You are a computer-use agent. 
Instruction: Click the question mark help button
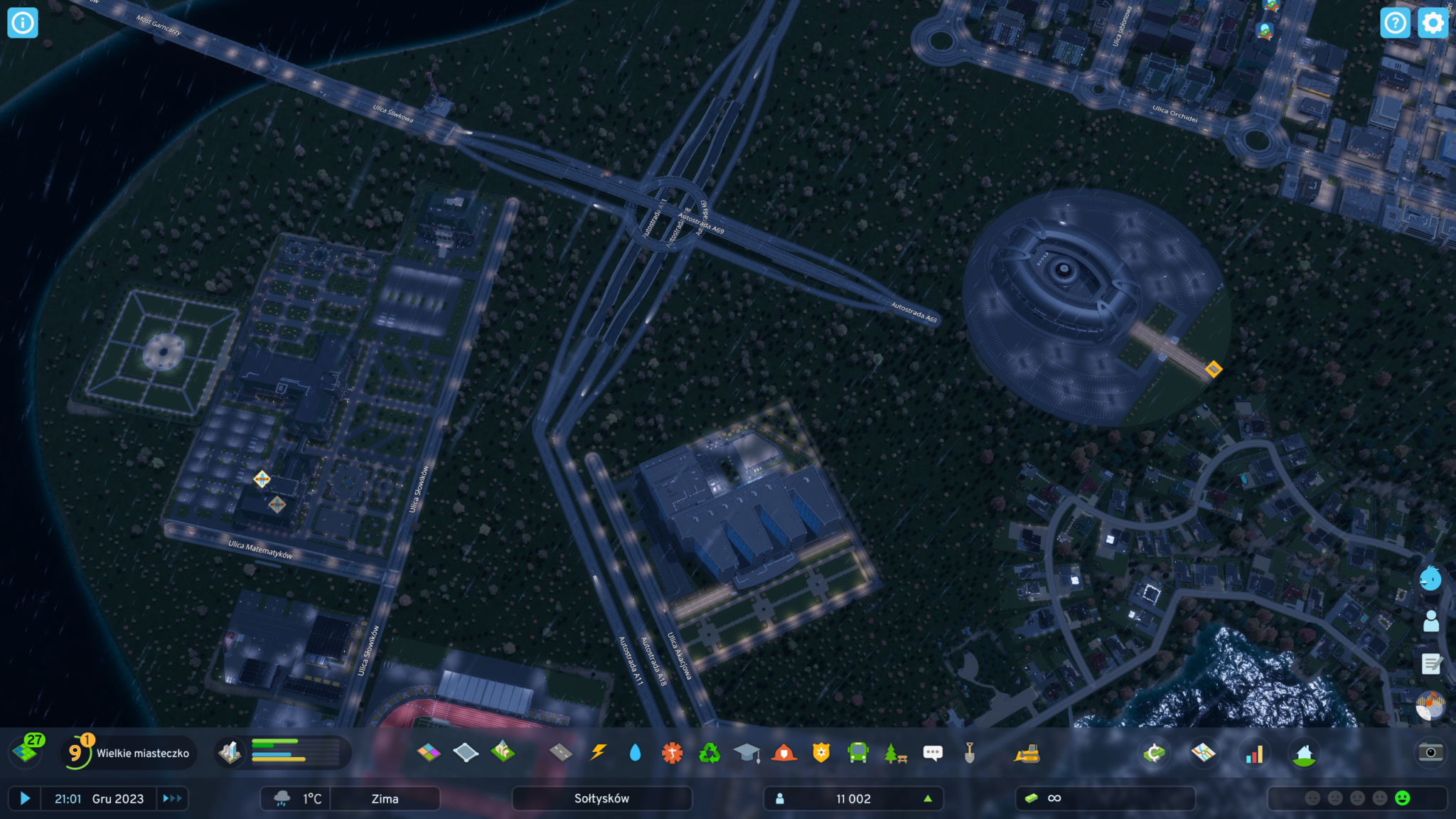(1395, 23)
